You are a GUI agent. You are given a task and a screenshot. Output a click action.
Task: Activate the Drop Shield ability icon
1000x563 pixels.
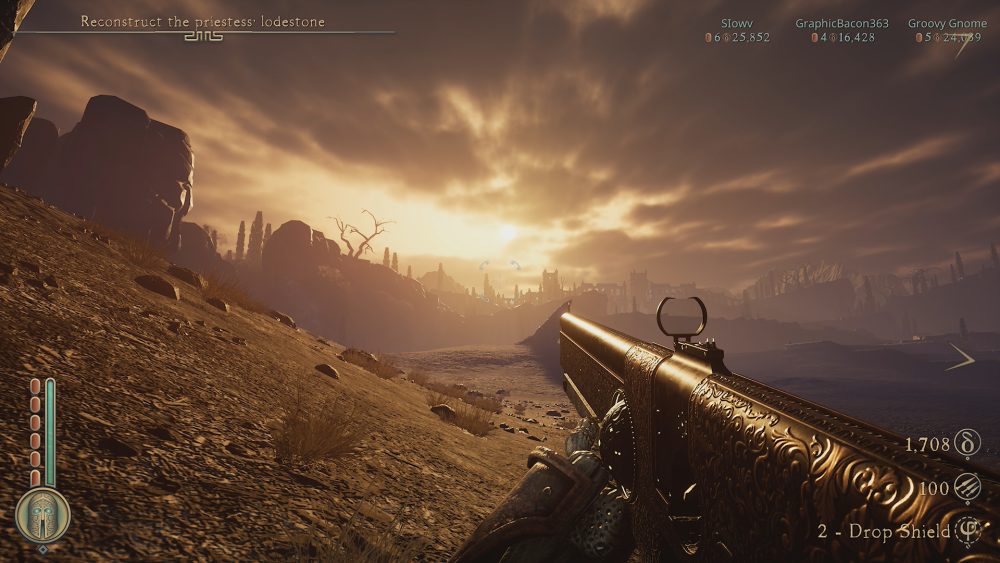tap(968, 531)
